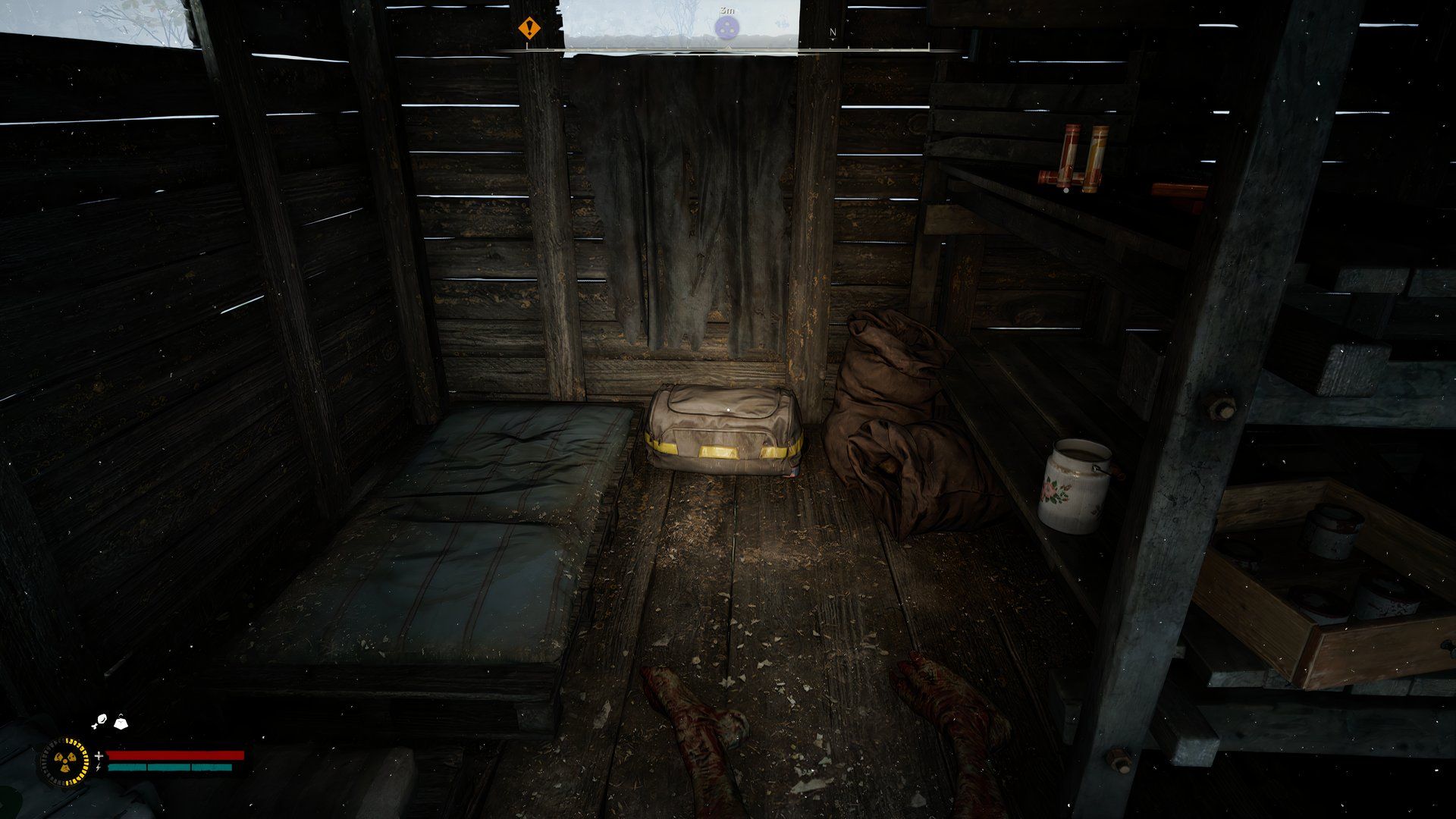Image resolution: width=1456 pixels, height=819 pixels.
Task: Click the 3m distance label above compass
Action: (726, 11)
